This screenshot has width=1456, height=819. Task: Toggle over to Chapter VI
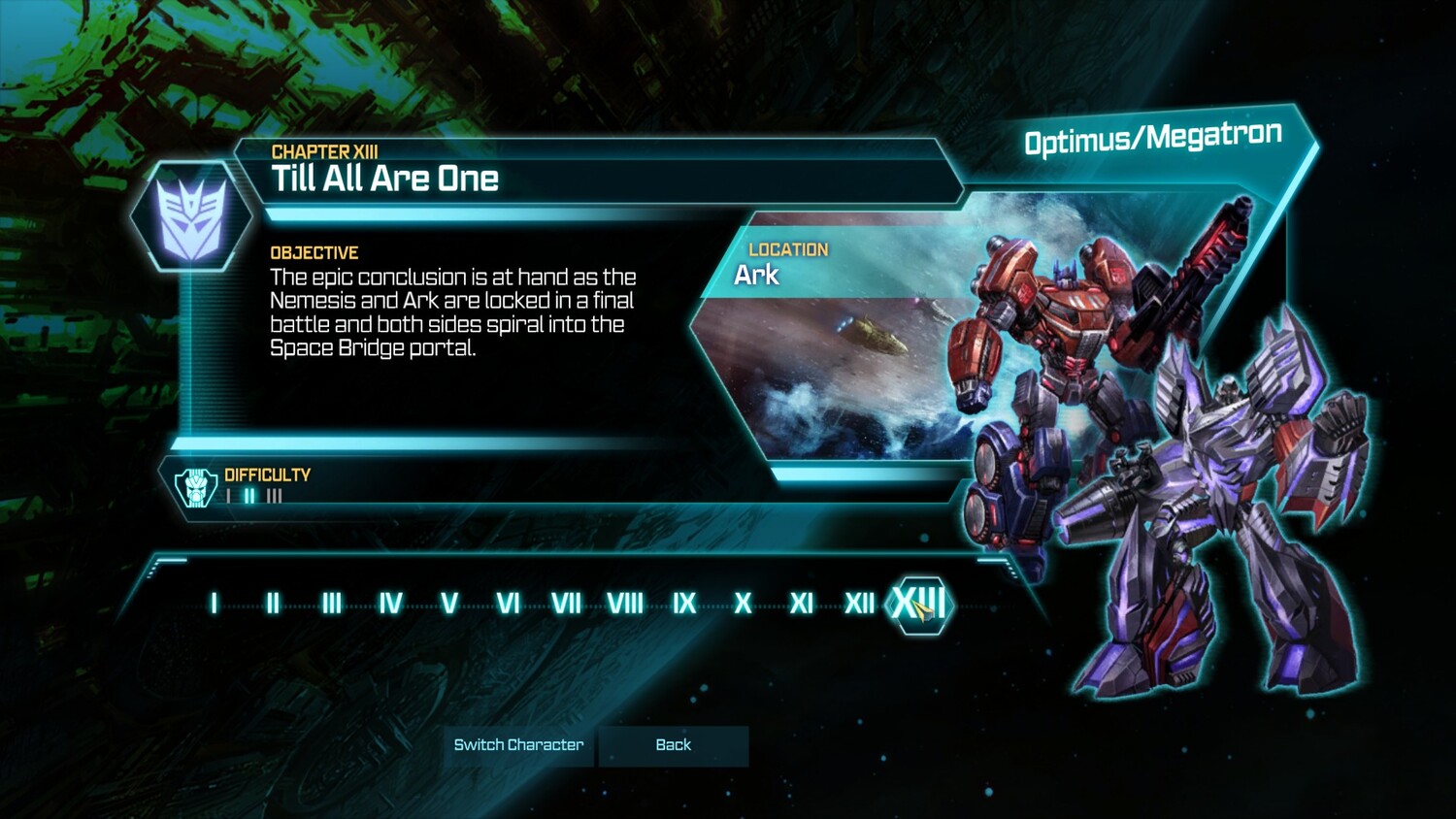507,603
